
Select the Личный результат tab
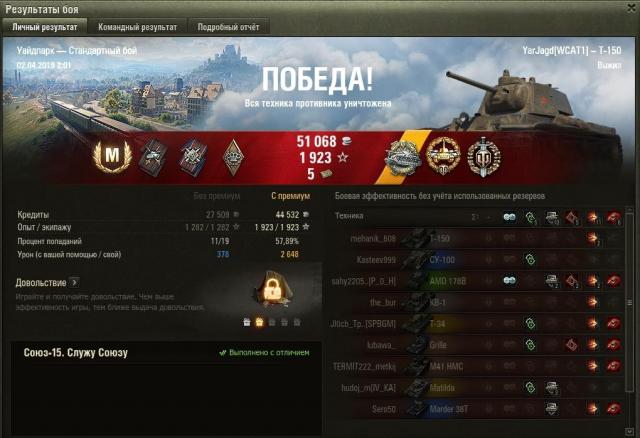coord(46,27)
